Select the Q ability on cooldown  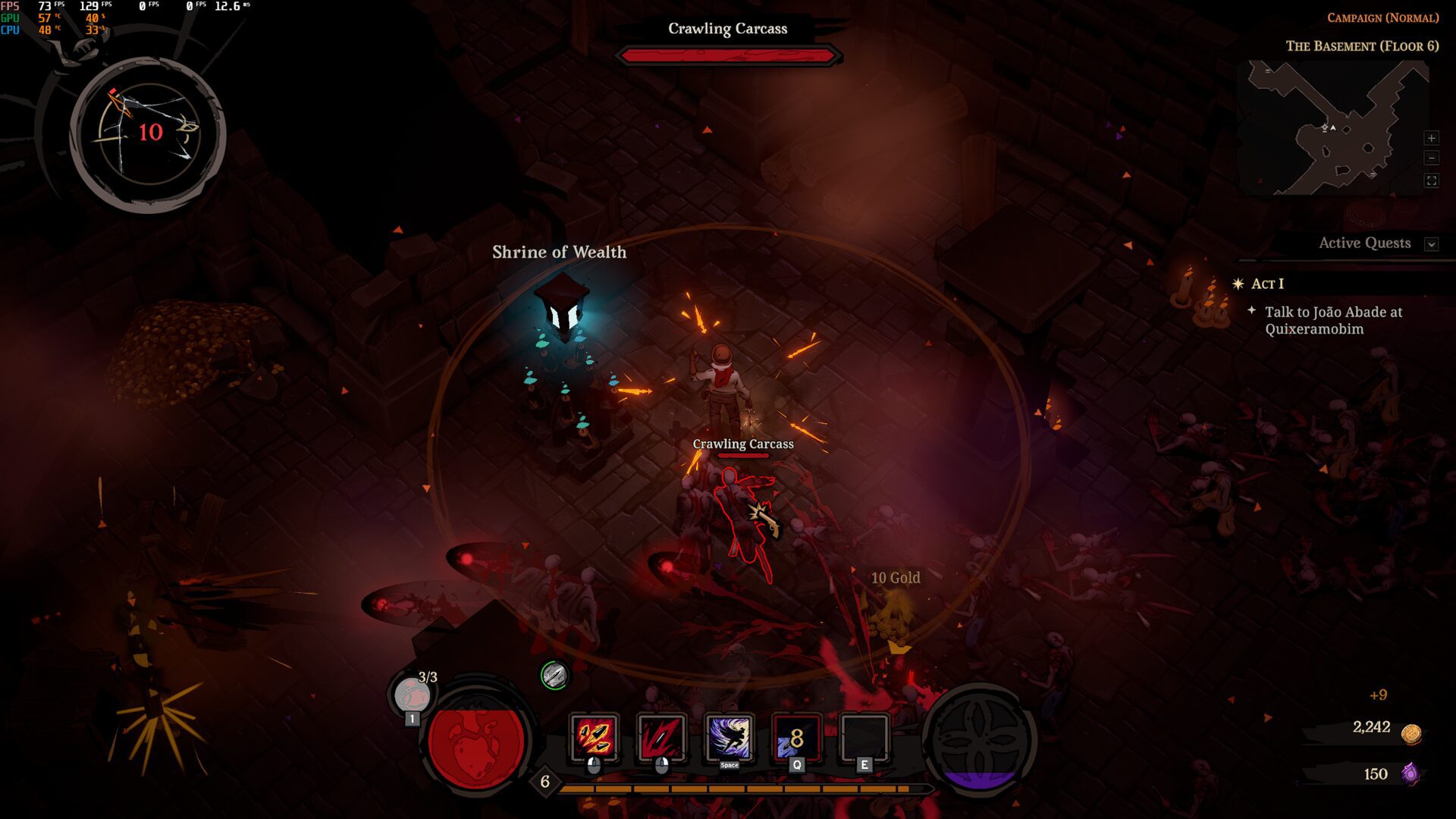[796, 737]
